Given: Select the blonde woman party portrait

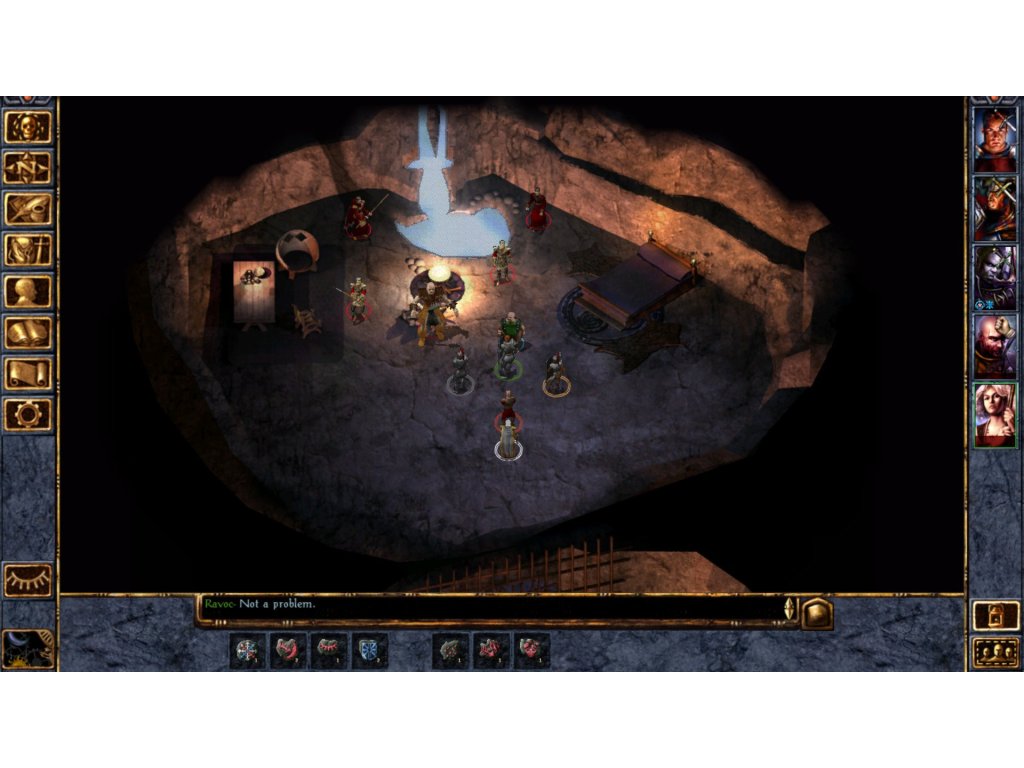Looking at the screenshot, I should pyautogui.click(x=995, y=415).
